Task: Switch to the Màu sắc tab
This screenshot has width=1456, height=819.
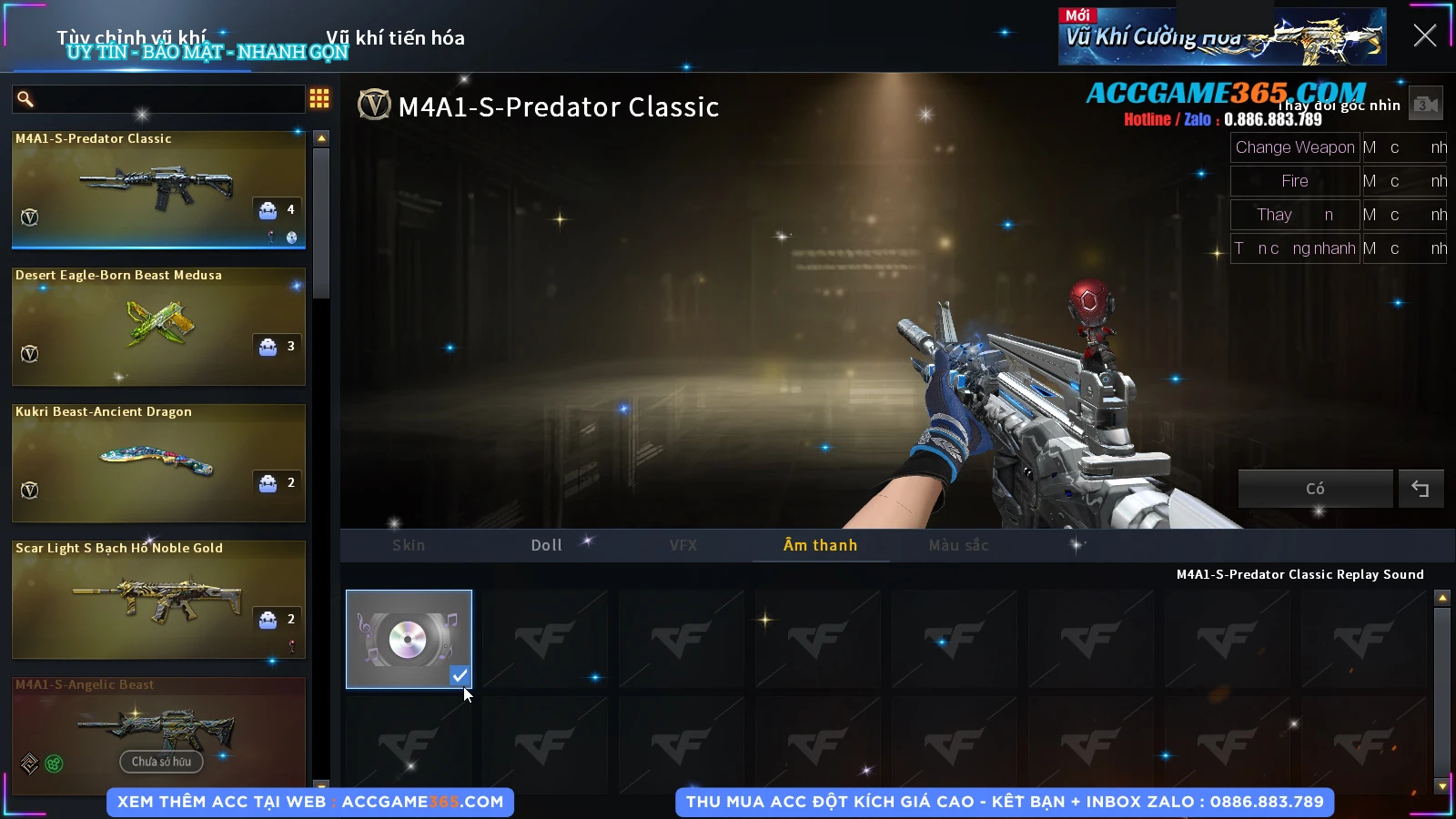Action: [958, 545]
